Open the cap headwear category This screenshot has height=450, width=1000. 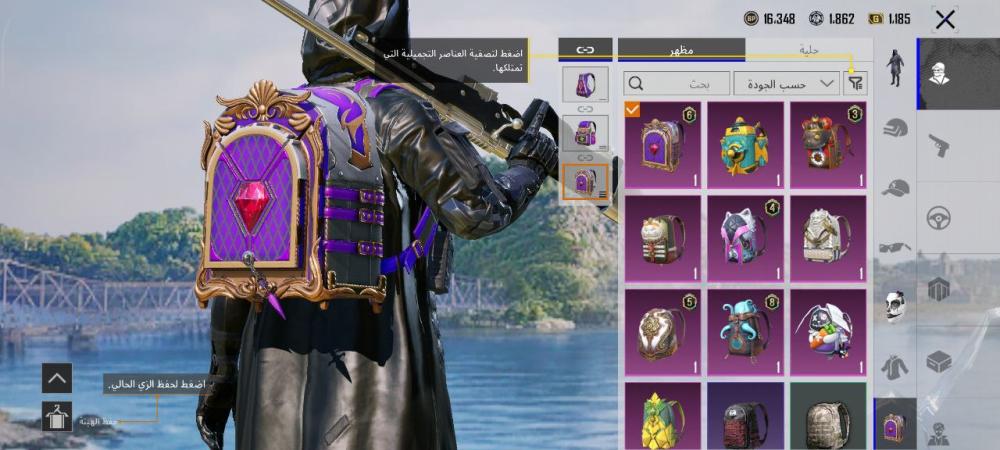coord(895,188)
